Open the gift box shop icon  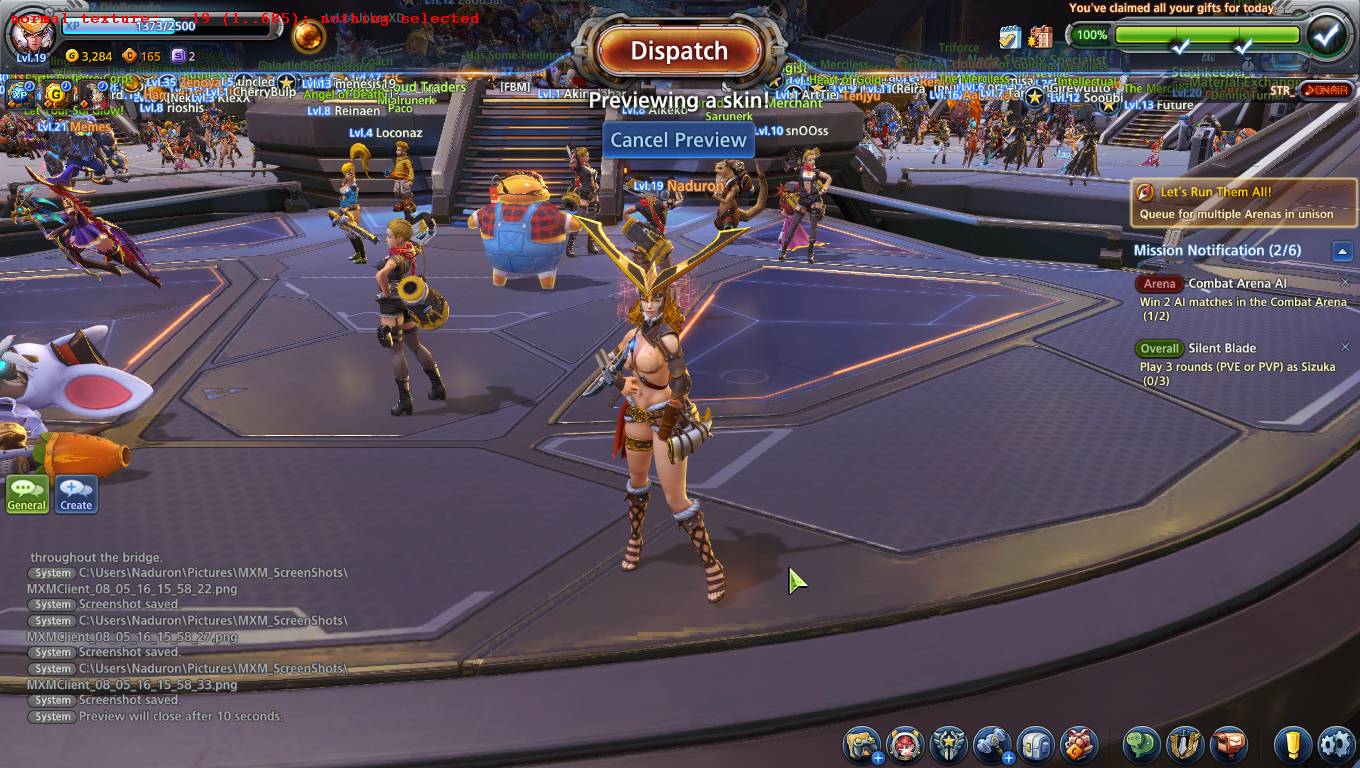point(1079,745)
